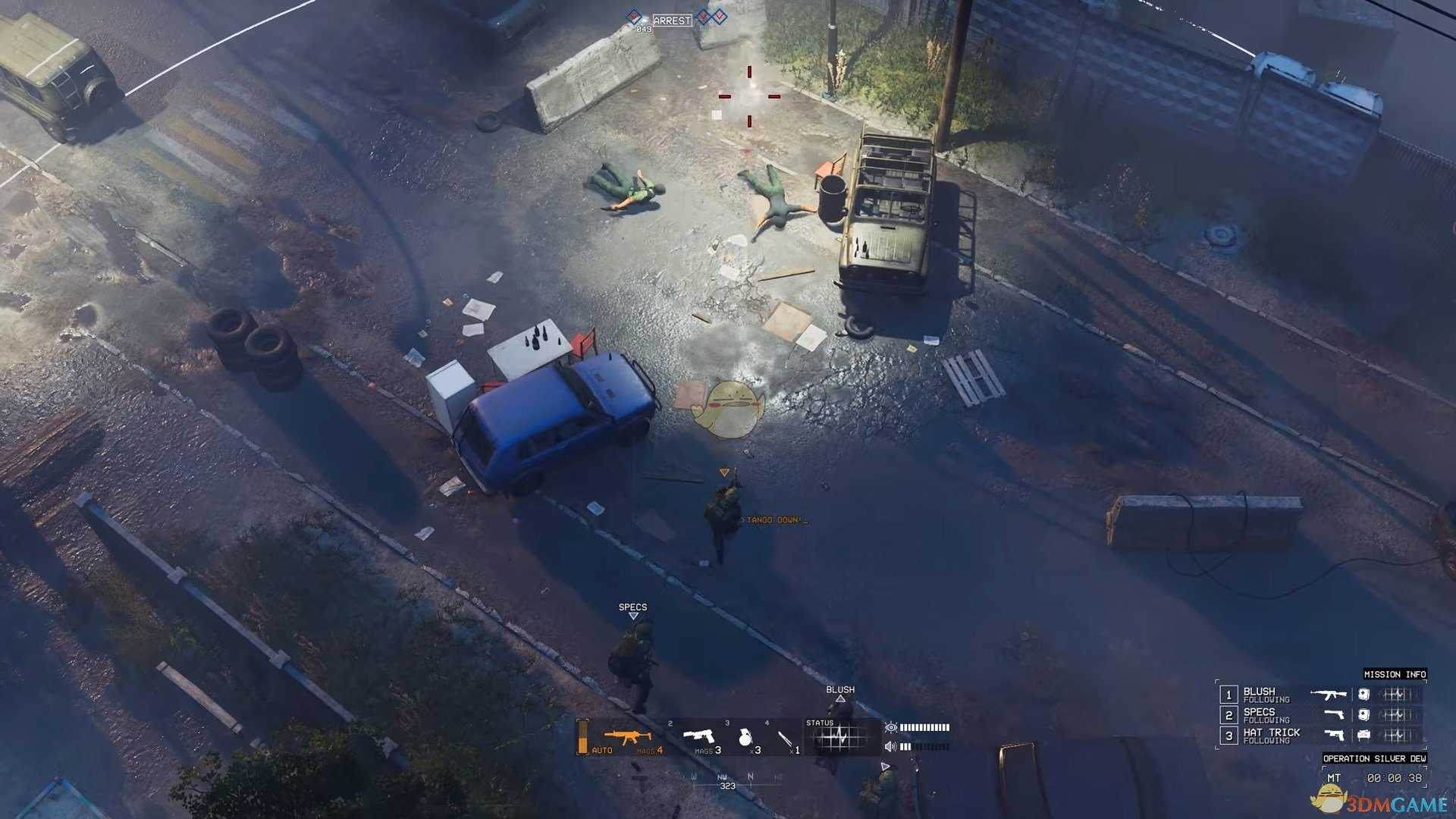Click the Operation Silver Dew title
Image resolution: width=1456 pixels, height=819 pixels.
click(x=1374, y=758)
